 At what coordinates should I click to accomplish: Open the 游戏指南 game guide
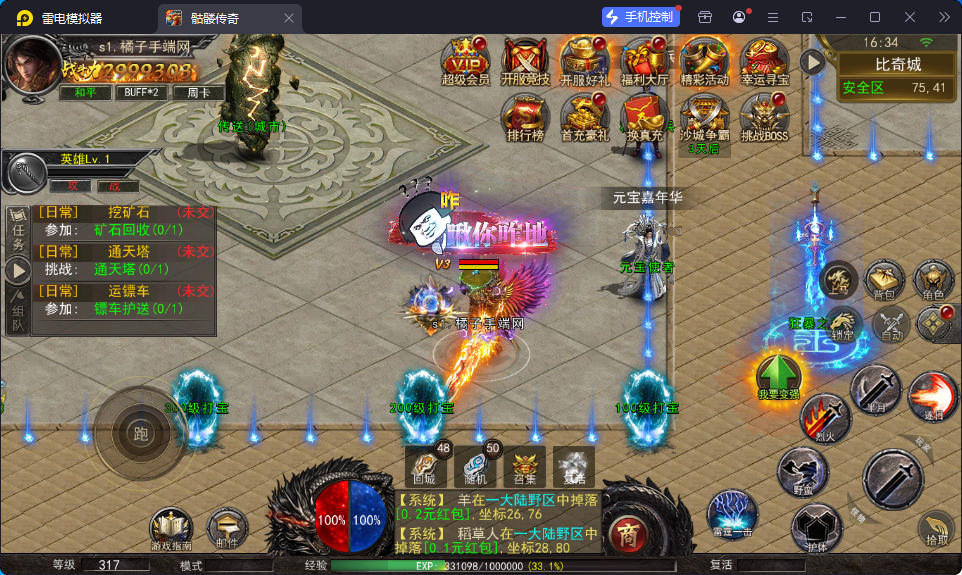[x=171, y=529]
